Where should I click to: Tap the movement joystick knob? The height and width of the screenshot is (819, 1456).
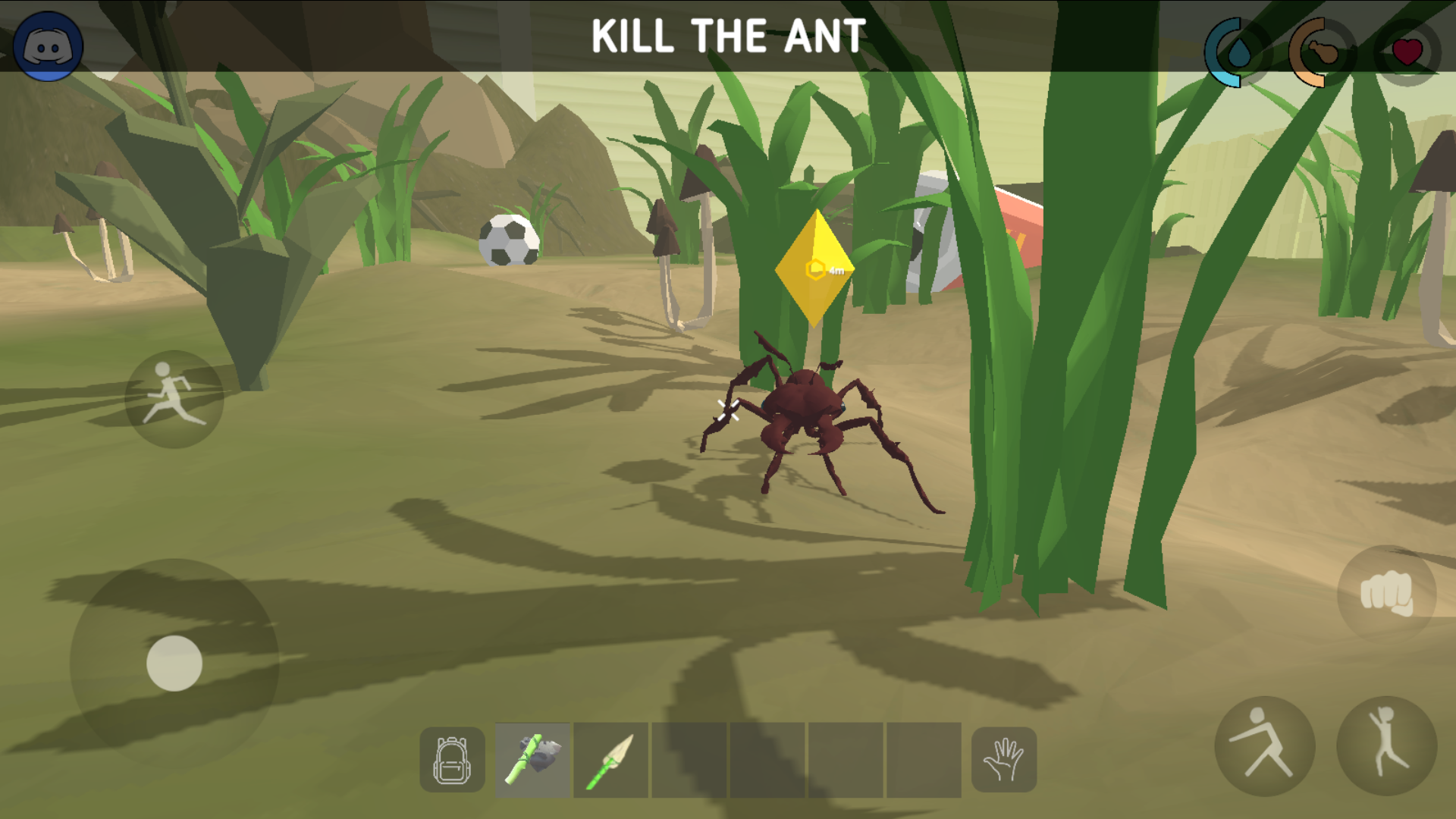[174, 662]
